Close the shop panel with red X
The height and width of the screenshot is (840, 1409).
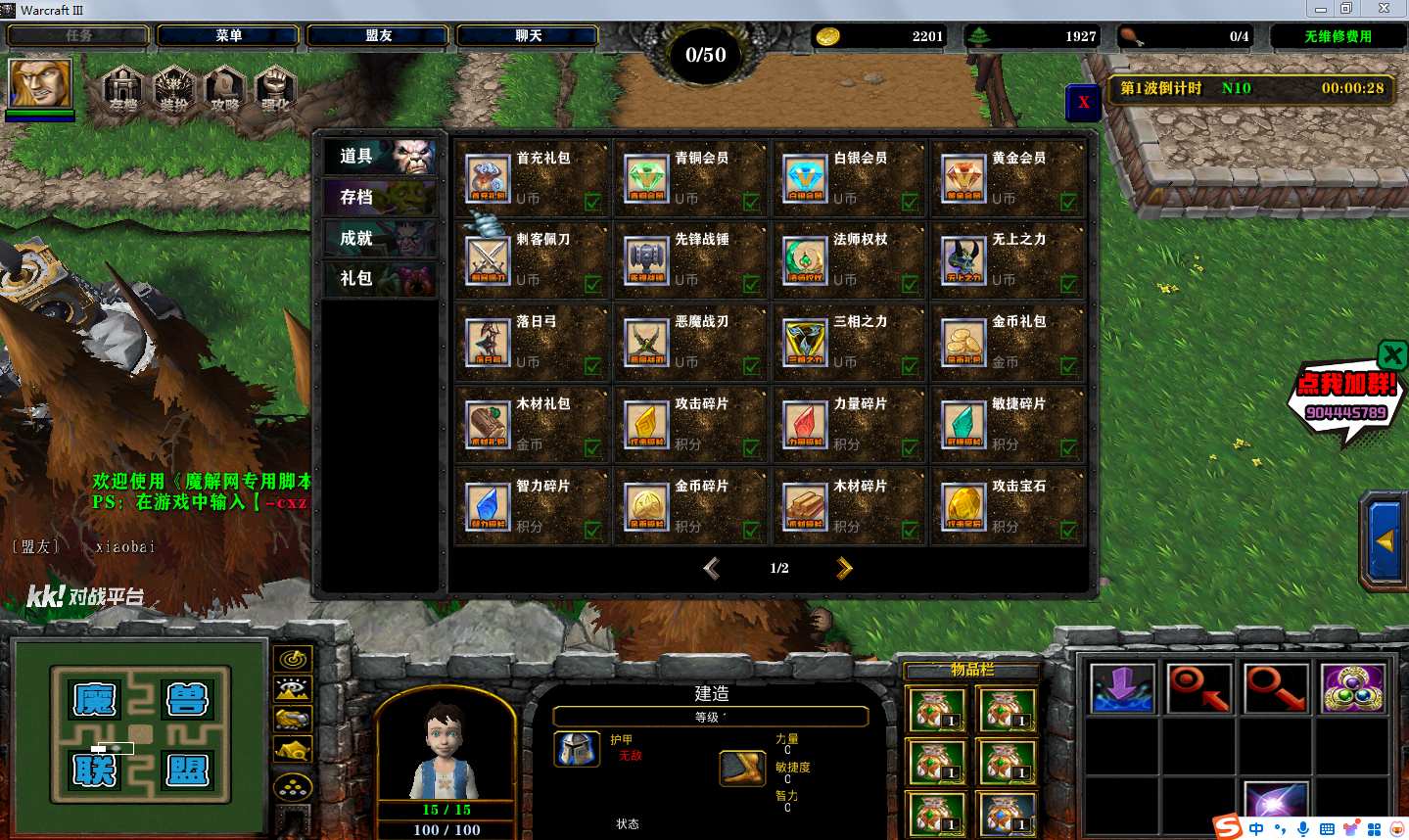[x=1083, y=102]
